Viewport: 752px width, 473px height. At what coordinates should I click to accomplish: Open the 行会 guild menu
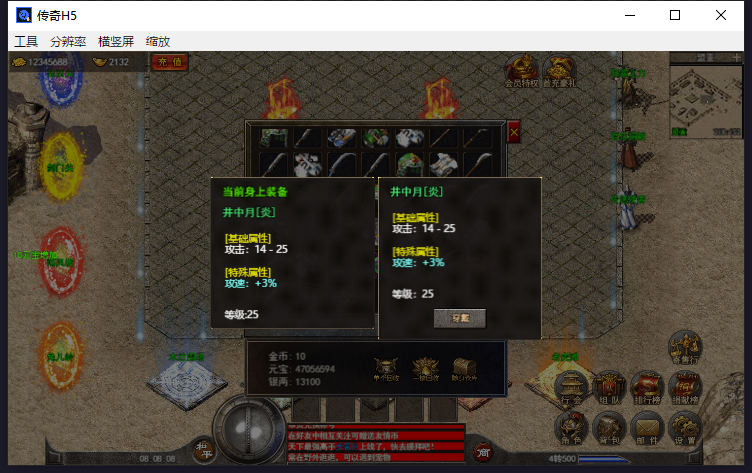572,389
